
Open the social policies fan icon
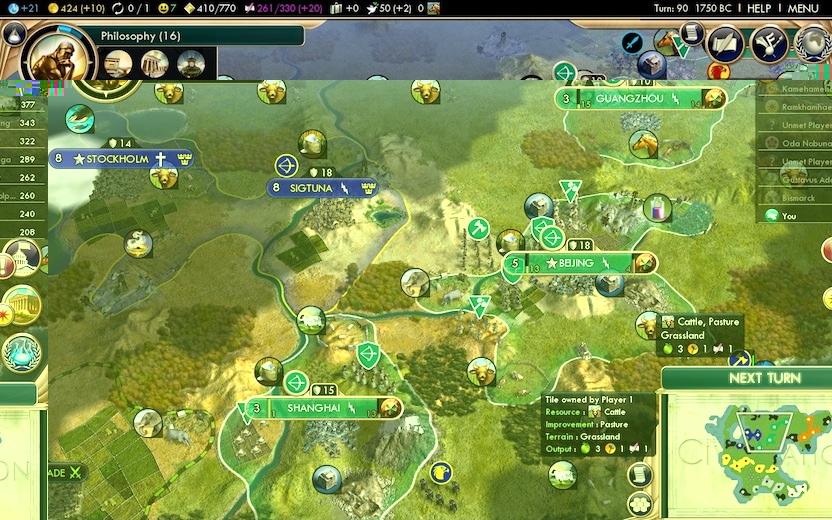[769, 43]
